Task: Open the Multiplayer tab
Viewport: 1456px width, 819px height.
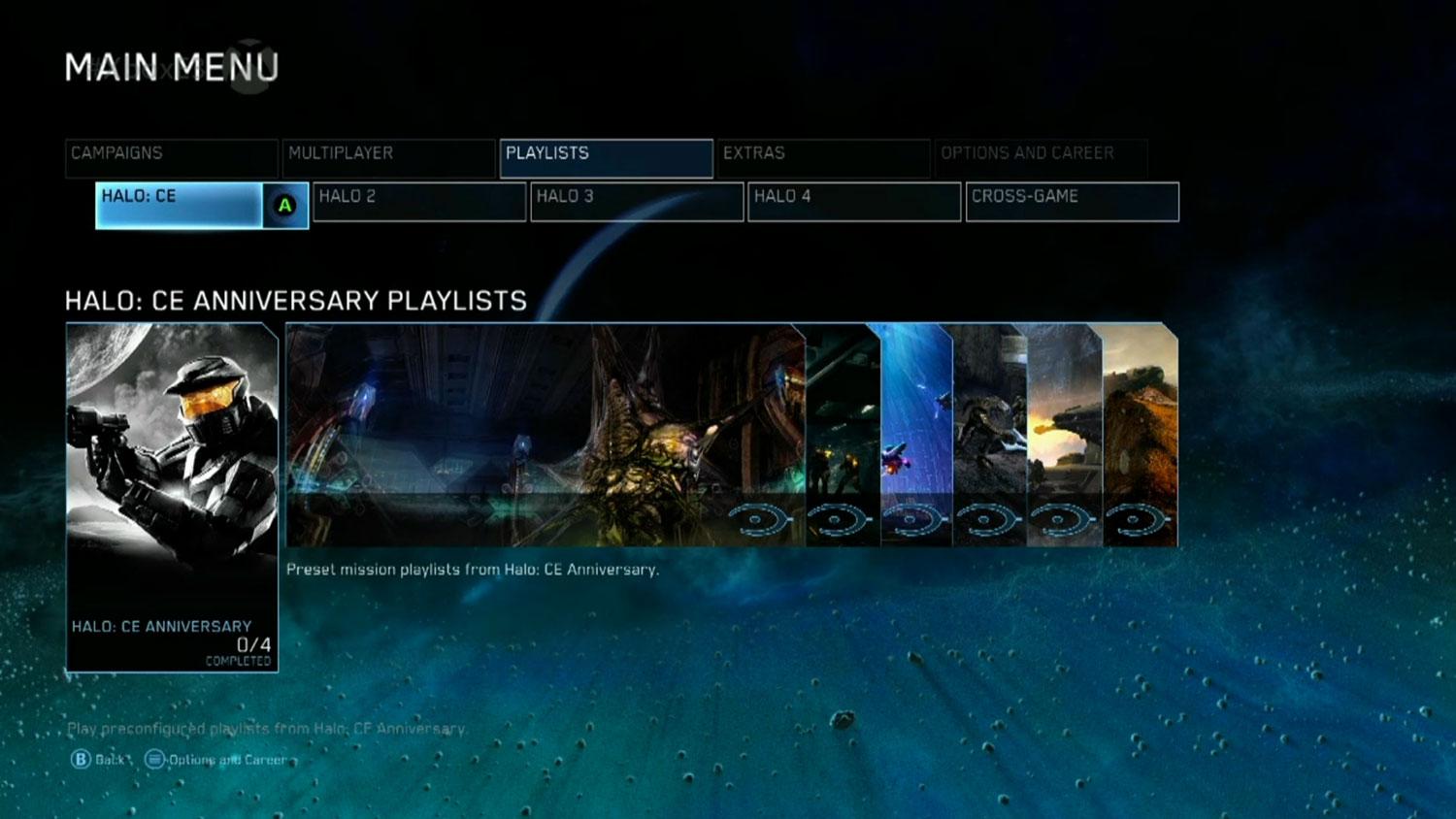Action: tap(388, 158)
